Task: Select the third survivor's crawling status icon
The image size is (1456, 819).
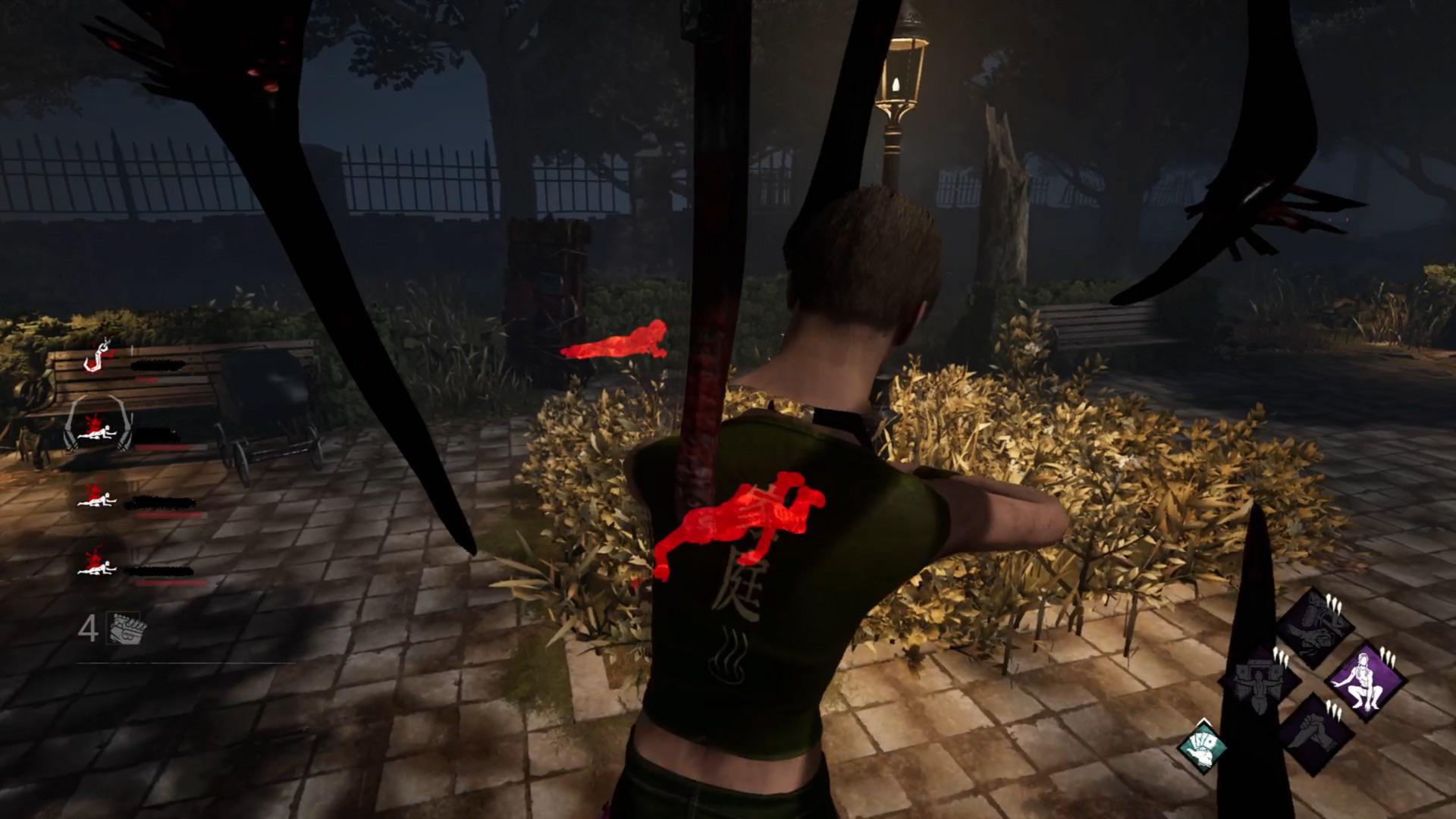Action: (97, 500)
